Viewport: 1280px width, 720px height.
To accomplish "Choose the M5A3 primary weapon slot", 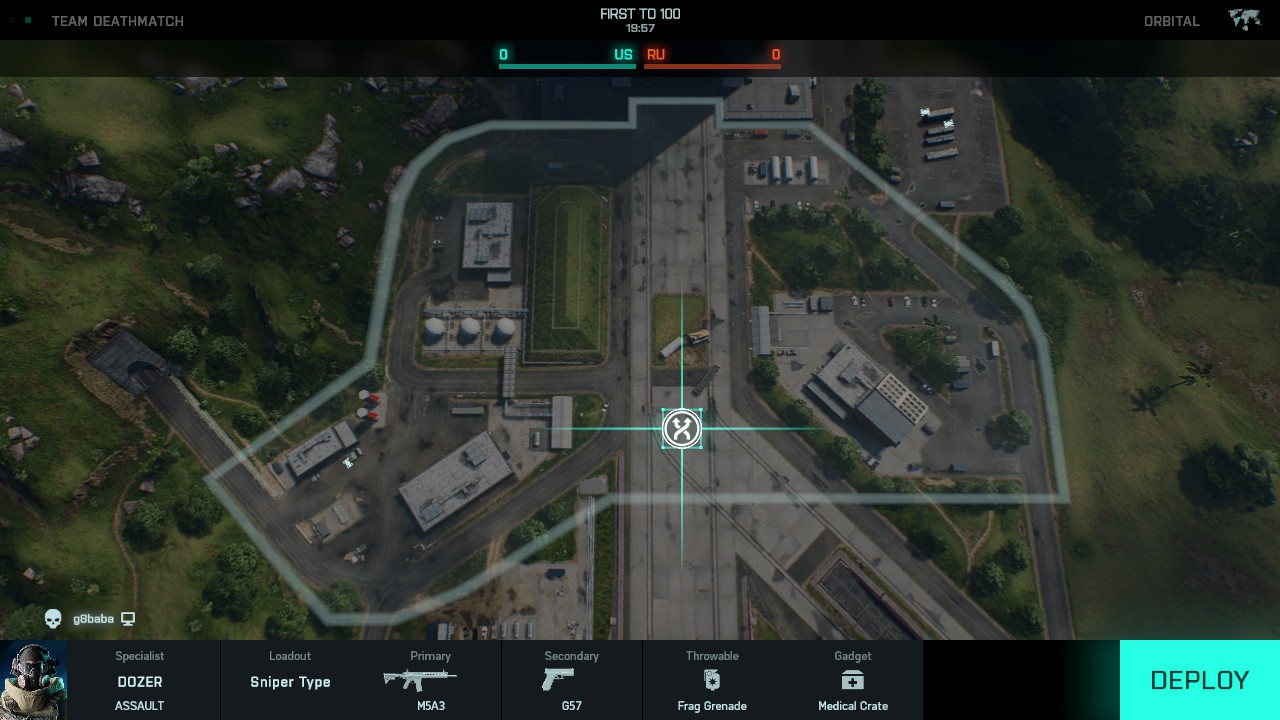I will [x=430, y=681].
